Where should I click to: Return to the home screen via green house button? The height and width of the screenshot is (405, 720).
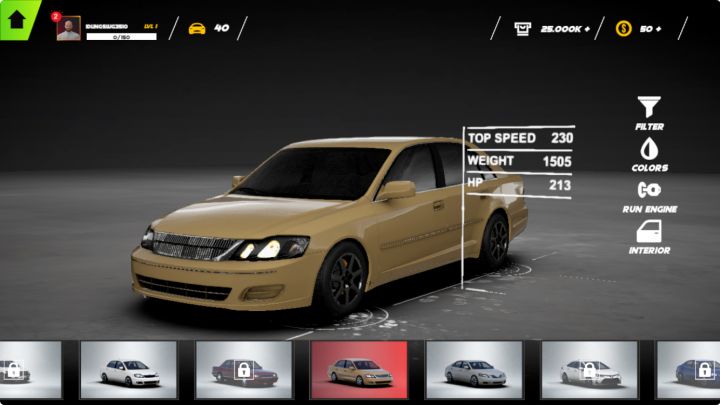coord(17,19)
